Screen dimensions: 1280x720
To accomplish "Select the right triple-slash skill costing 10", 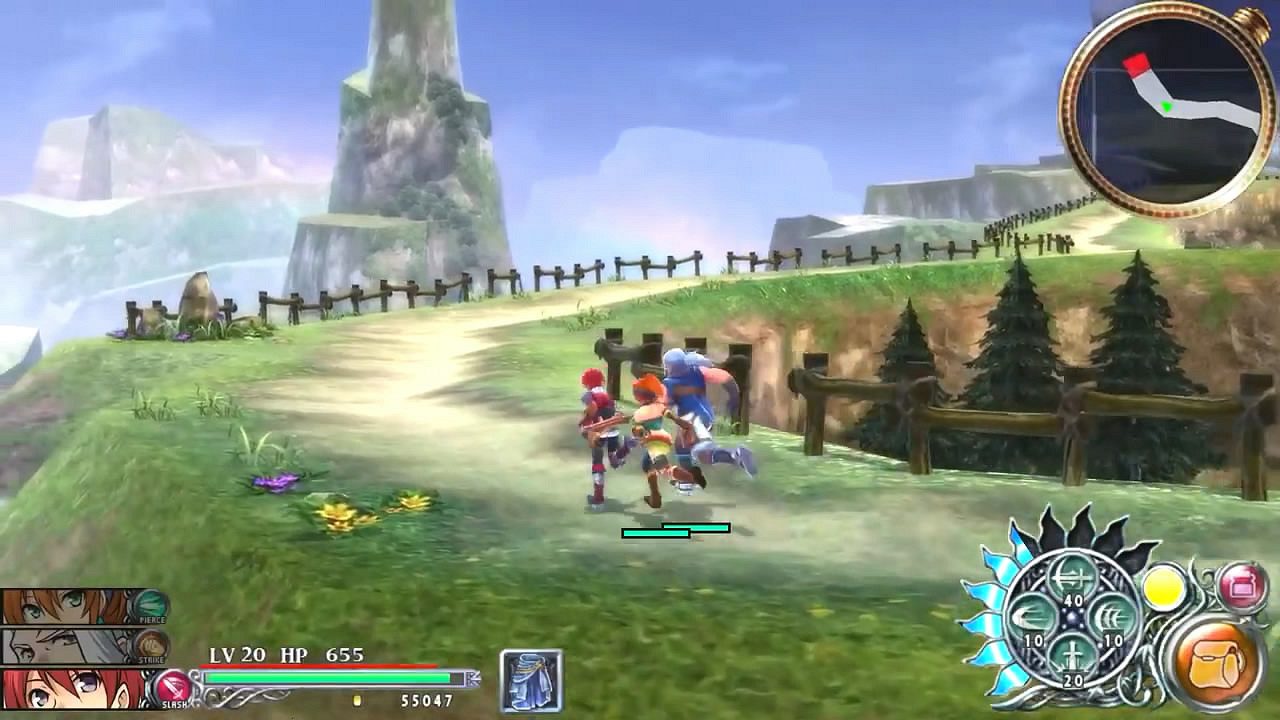I will point(1112,618).
